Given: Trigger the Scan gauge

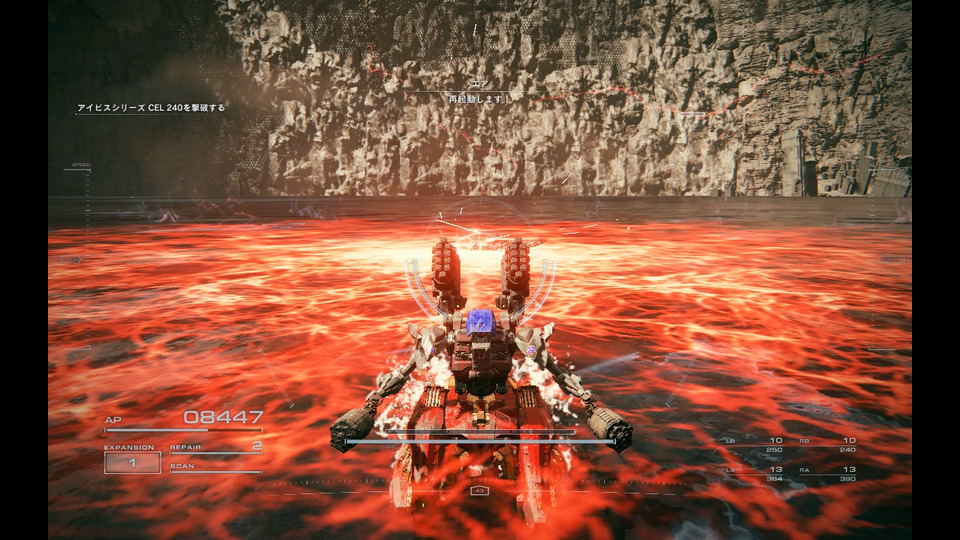Looking at the screenshot, I should (215, 467).
